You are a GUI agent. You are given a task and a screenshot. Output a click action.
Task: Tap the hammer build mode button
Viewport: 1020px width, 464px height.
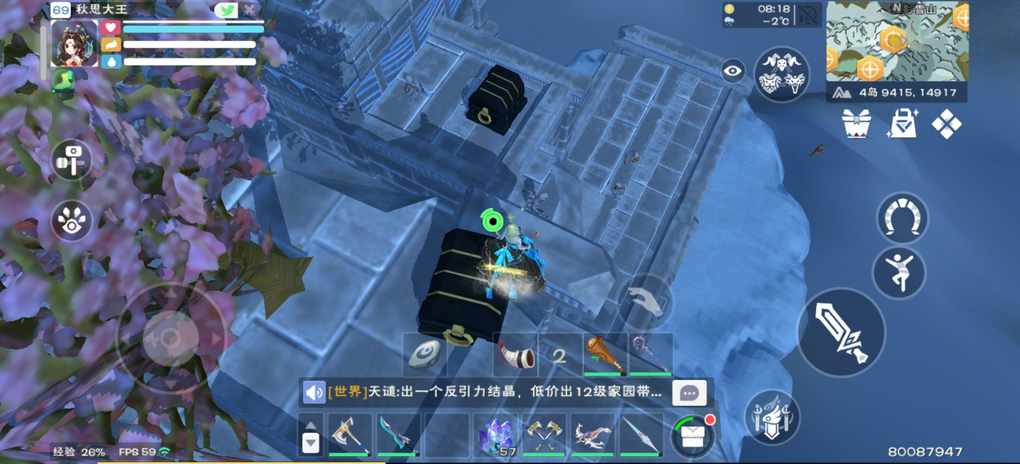pyautogui.click(x=71, y=159)
